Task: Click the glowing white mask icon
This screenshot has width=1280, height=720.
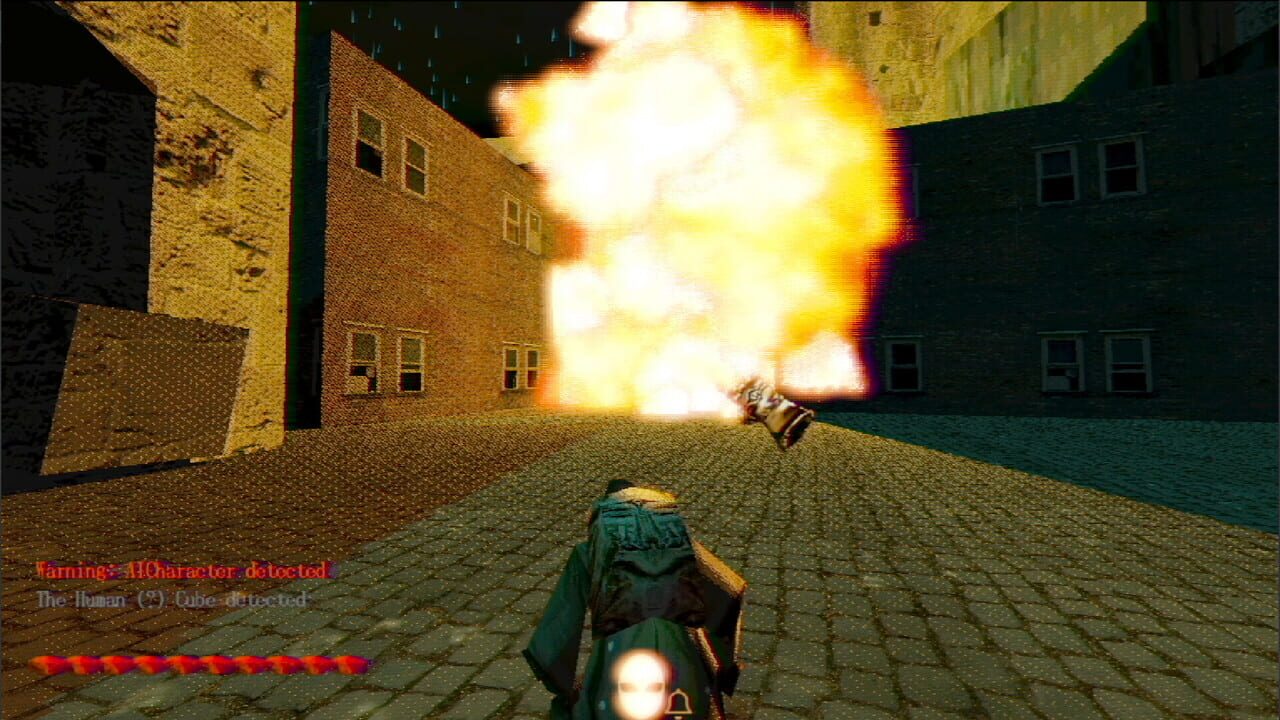Action: [640, 685]
